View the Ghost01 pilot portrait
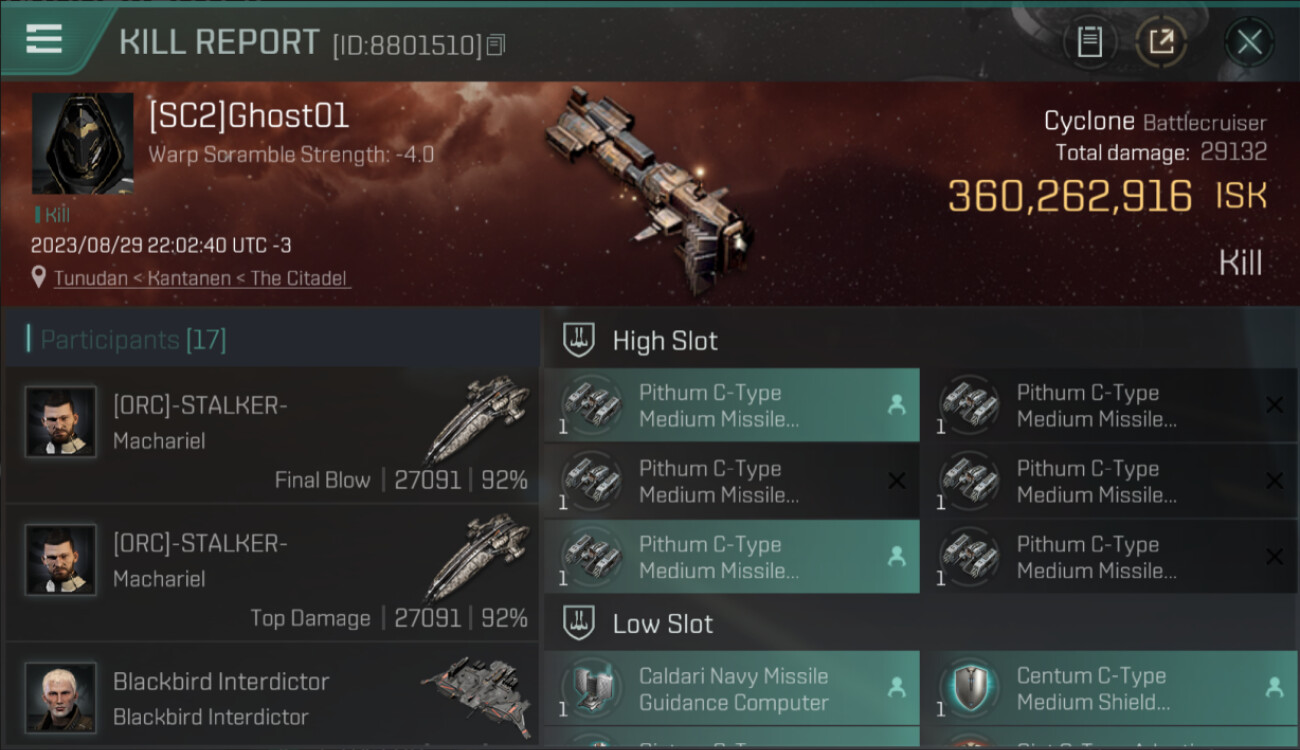Image resolution: width=1300 pixels, height=750 pixels. (x=82, y=143)
